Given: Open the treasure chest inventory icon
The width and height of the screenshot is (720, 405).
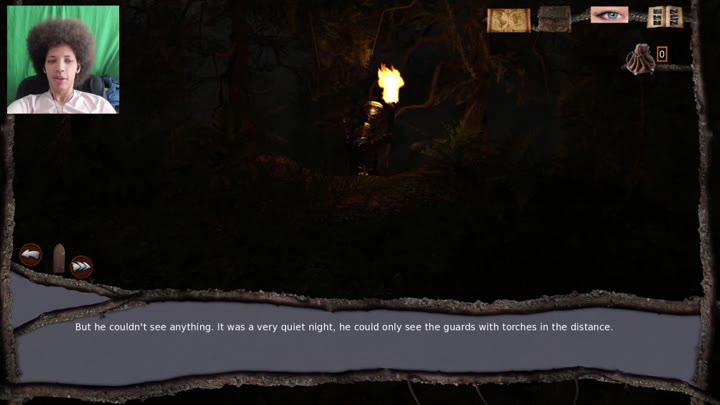Looking at the screenshot, I should pos(554,19).
